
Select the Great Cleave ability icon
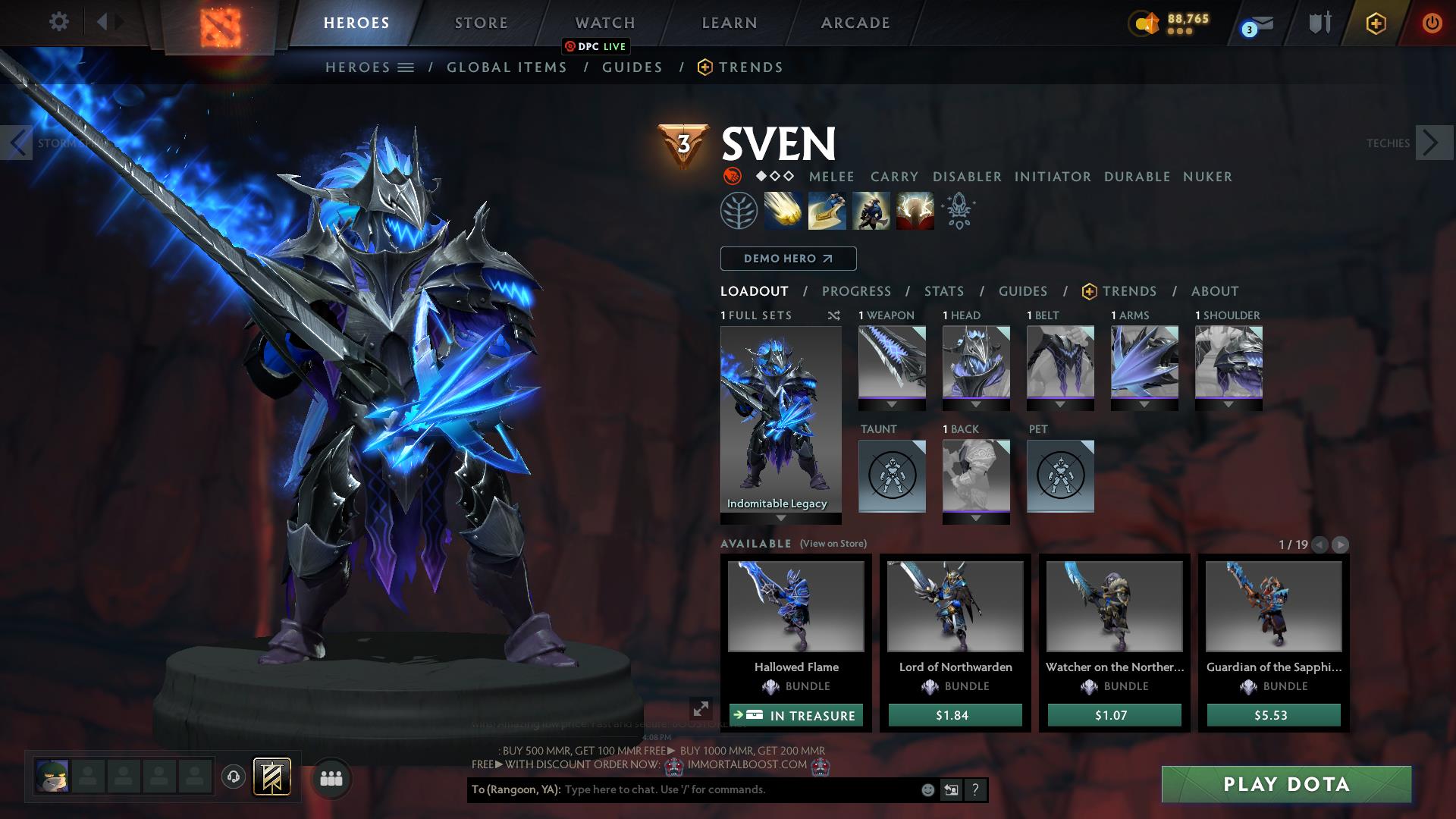pyautogui.click(x=826, y=211)
